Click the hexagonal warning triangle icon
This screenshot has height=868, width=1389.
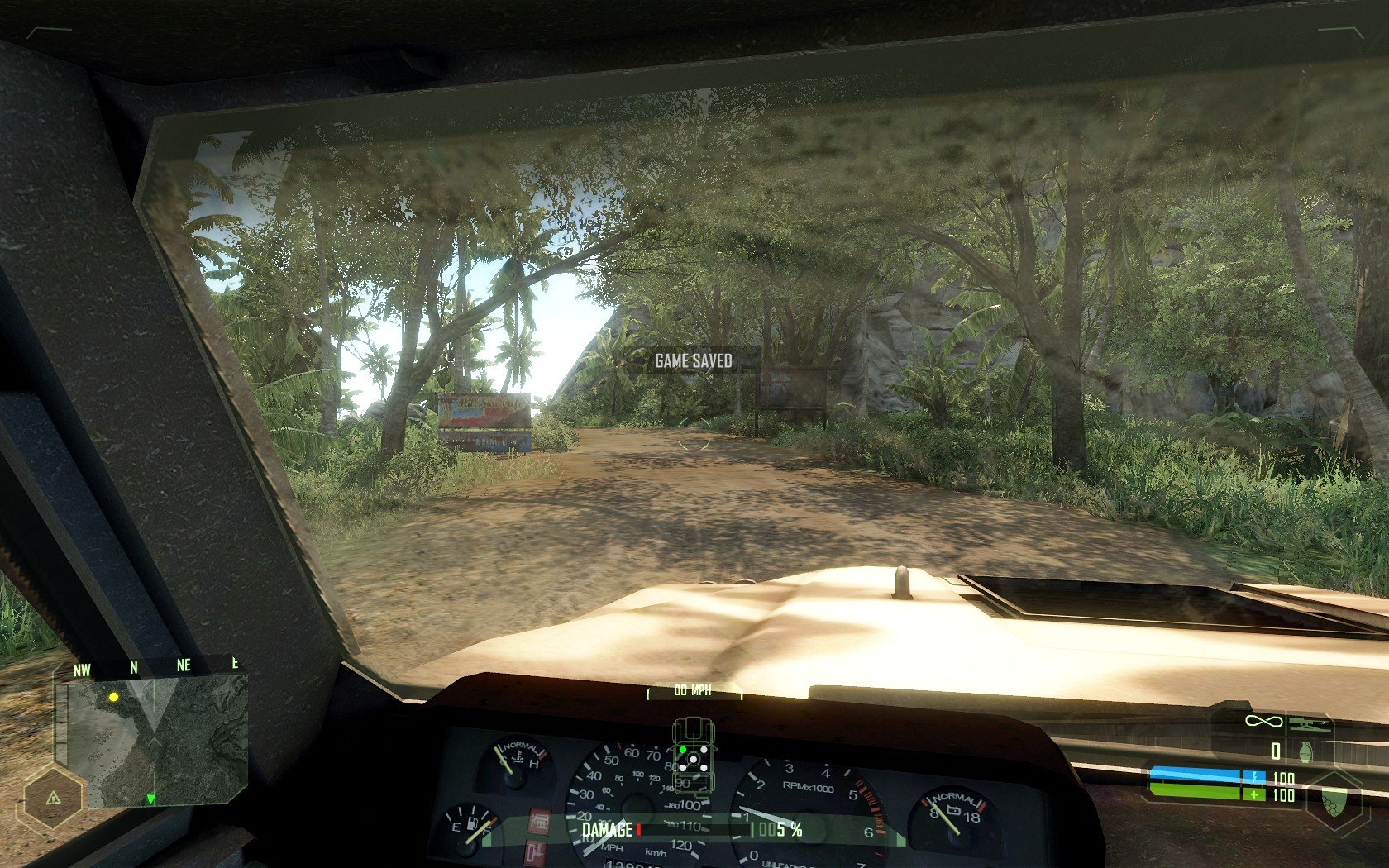pyautogui.click(x=53, y=798)
